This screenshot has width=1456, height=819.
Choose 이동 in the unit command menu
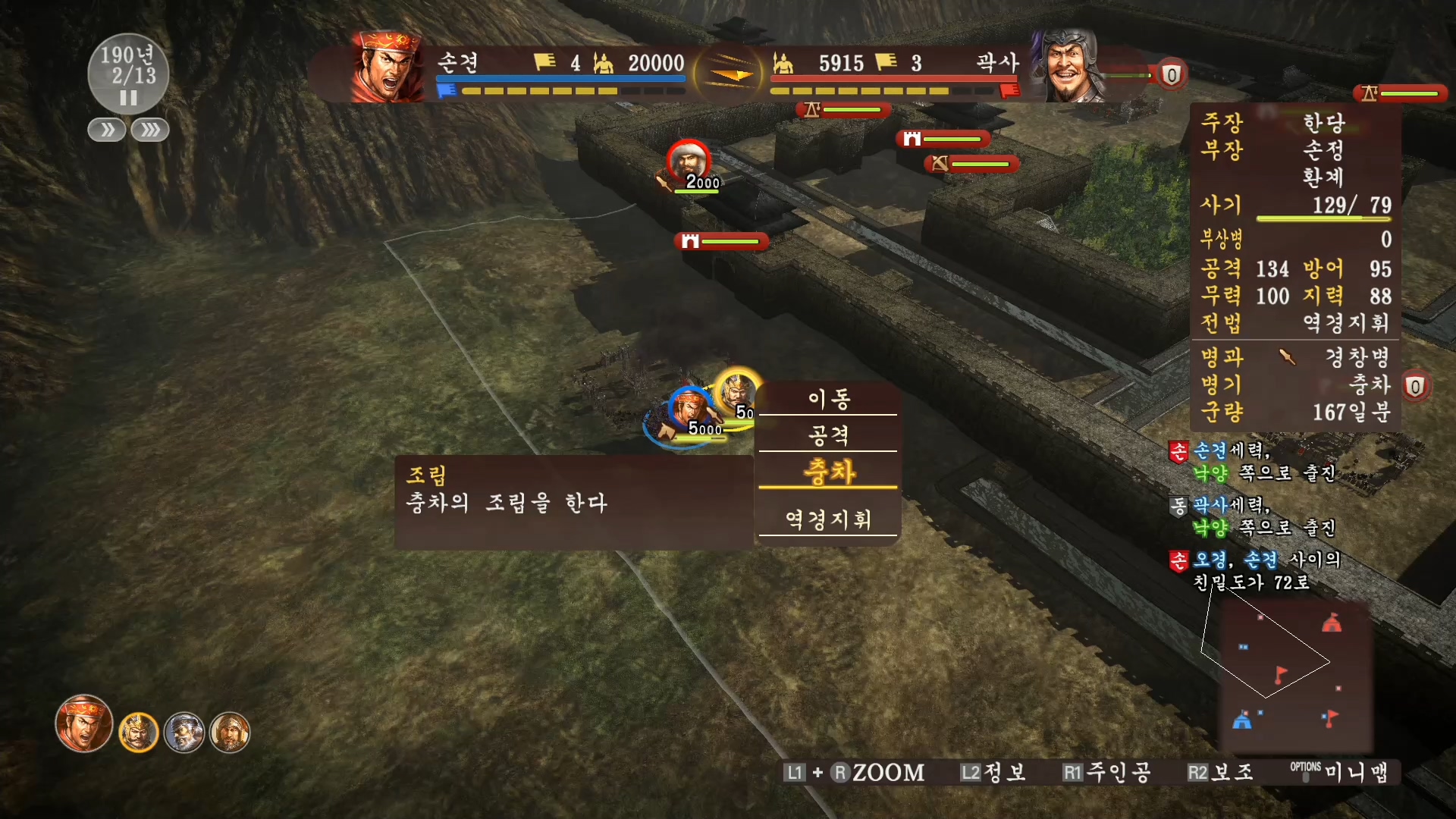click(829, 399)
